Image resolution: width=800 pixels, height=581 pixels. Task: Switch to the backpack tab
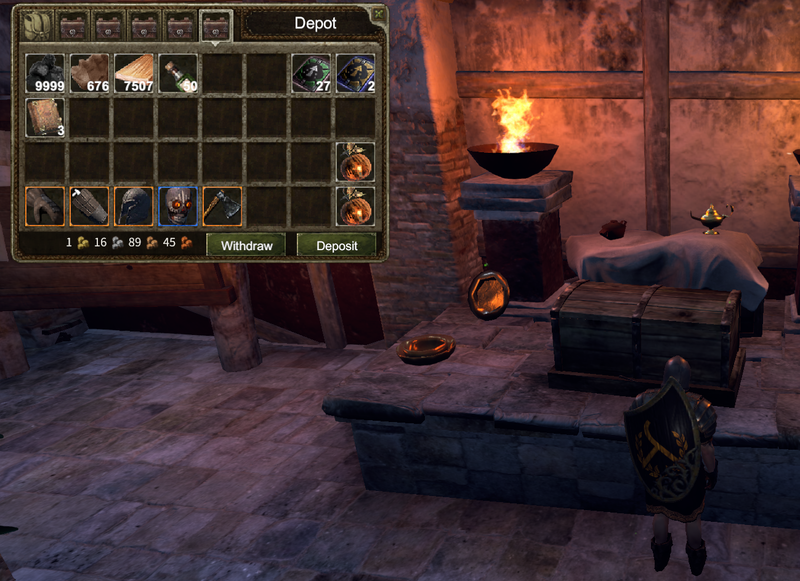[x=38, y=24]
